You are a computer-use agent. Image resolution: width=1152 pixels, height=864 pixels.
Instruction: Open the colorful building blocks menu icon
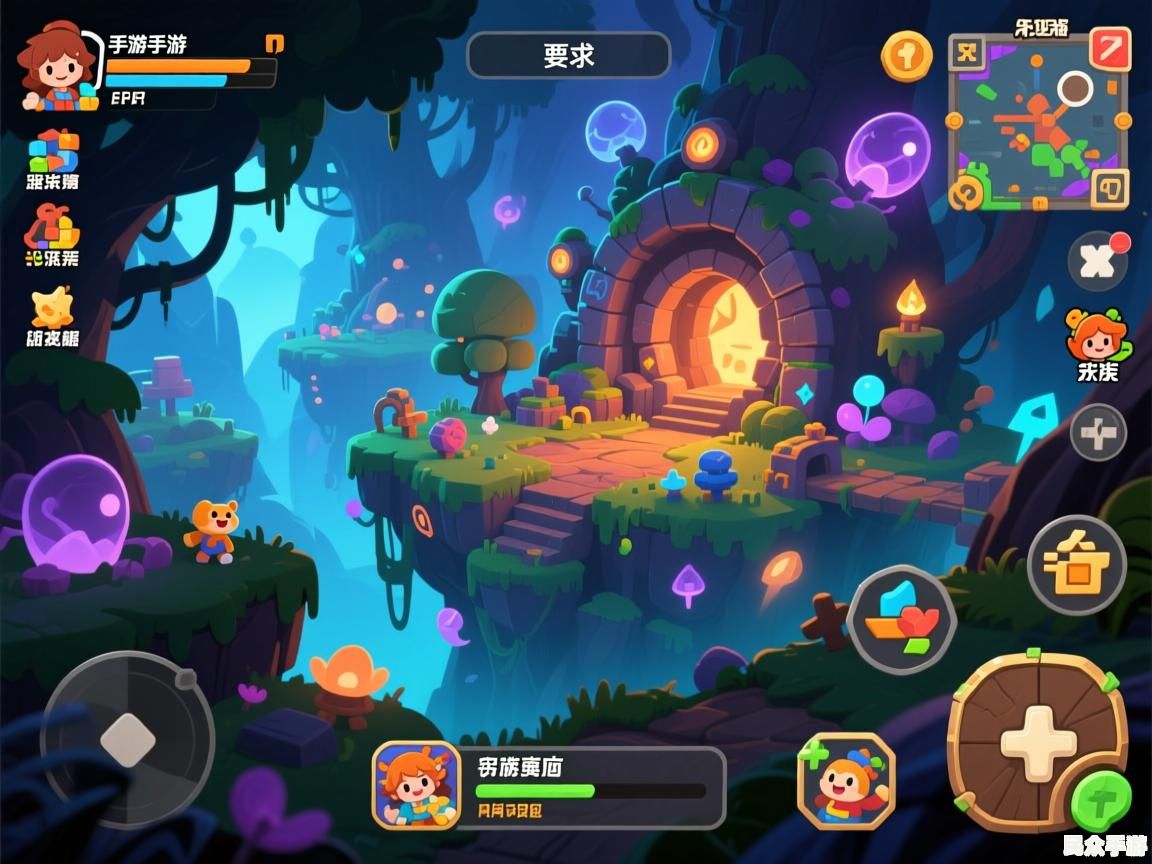coord(53,152)
